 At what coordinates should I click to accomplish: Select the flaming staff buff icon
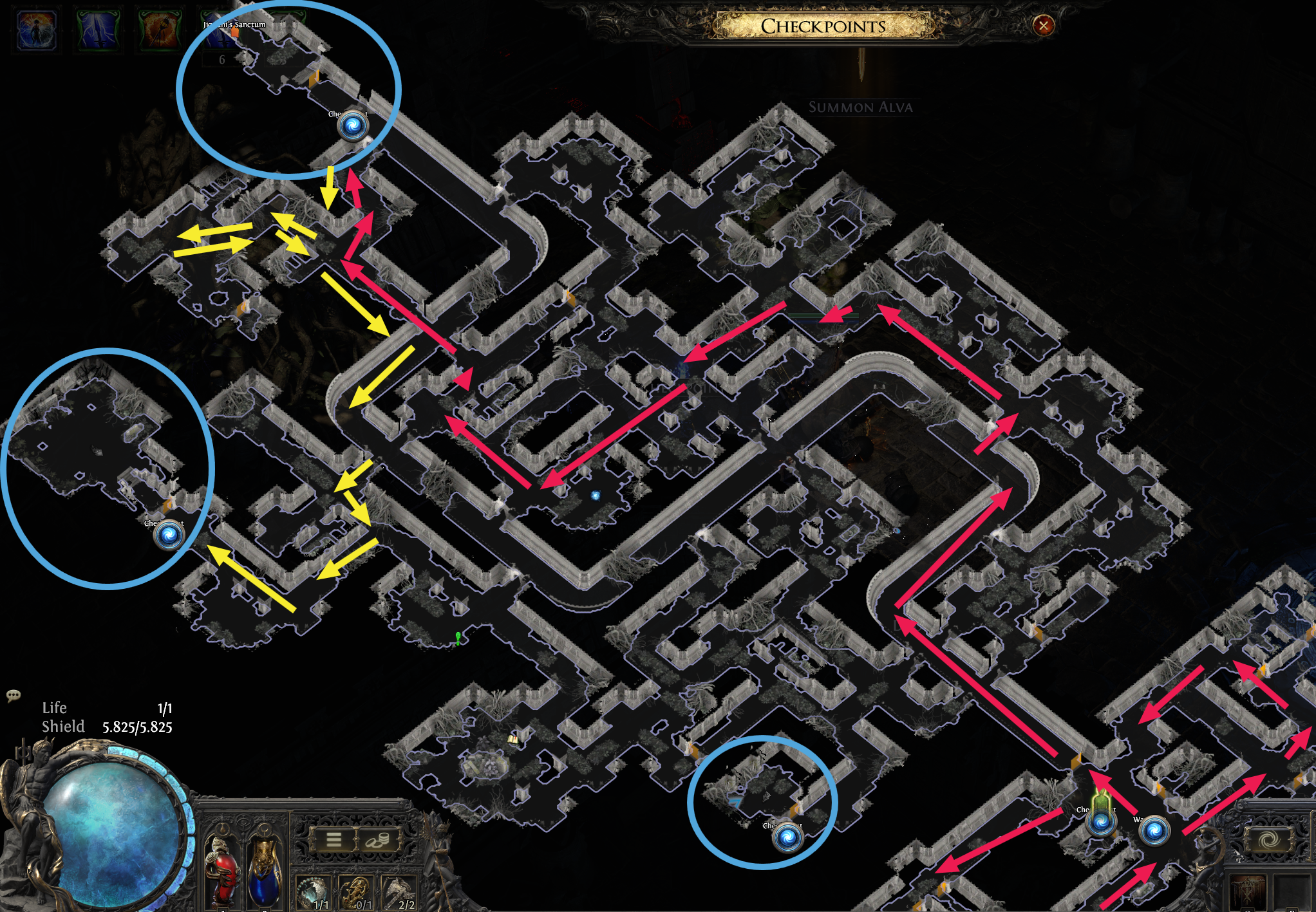tap(159, 30)
